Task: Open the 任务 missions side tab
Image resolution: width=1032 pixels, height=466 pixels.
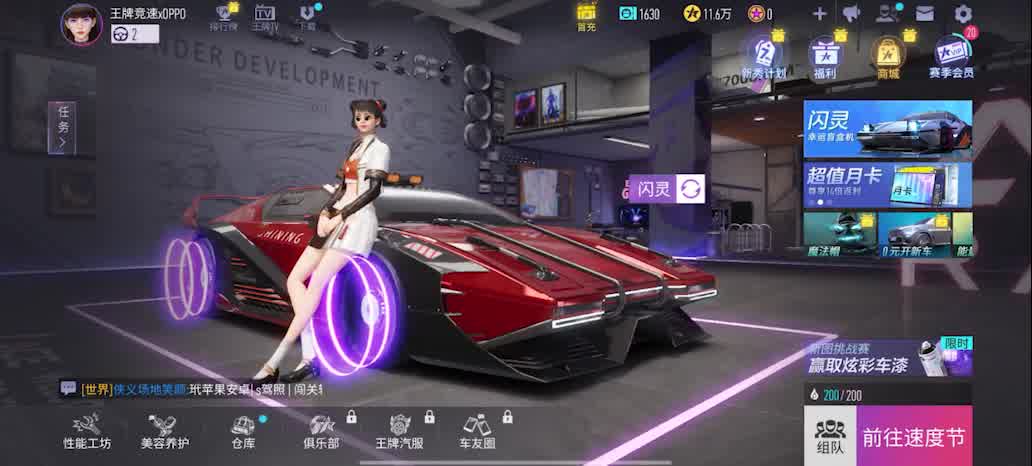Action: tap(62, 127)
